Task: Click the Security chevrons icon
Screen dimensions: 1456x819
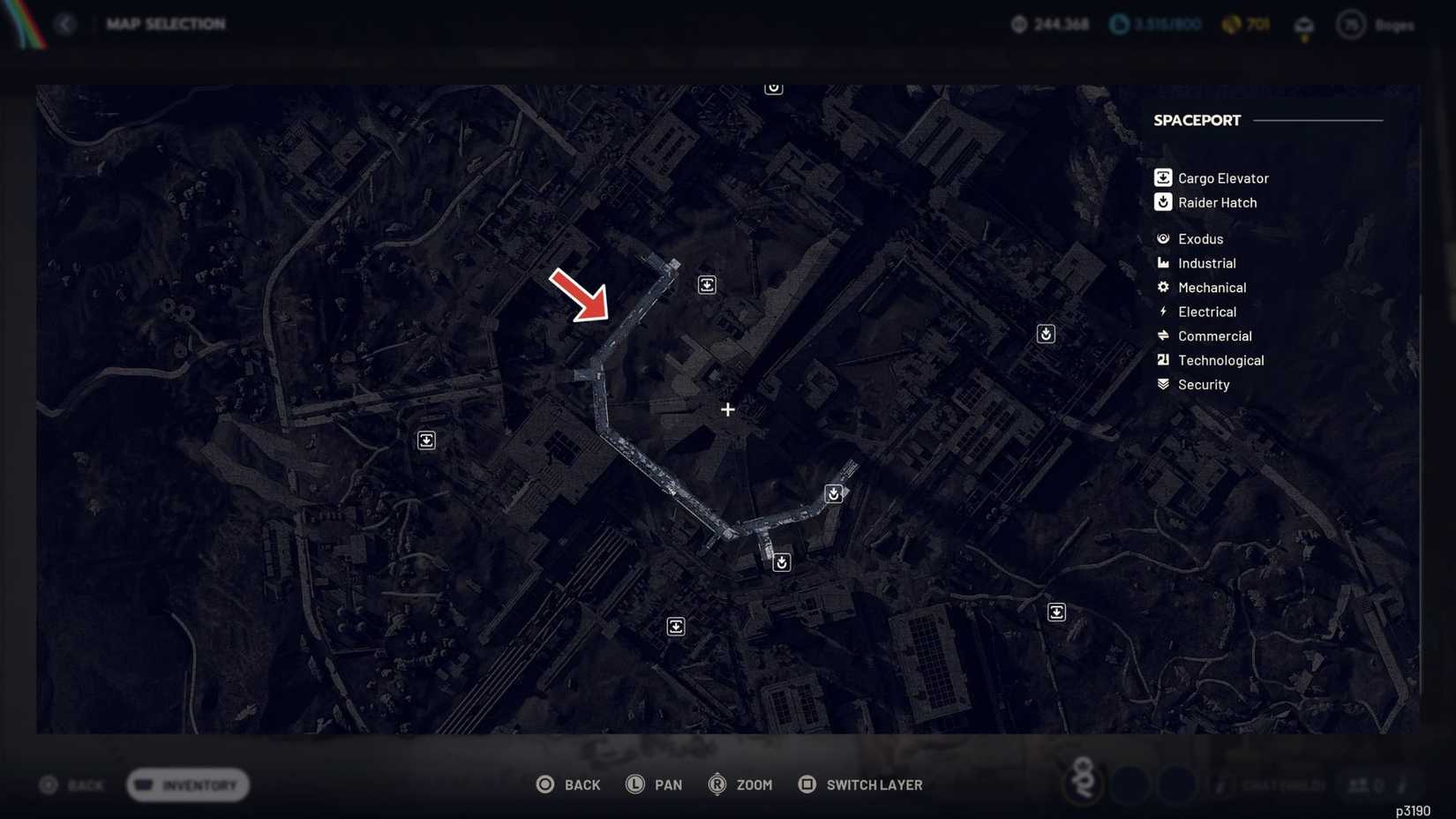Action: pos(1162,384)
